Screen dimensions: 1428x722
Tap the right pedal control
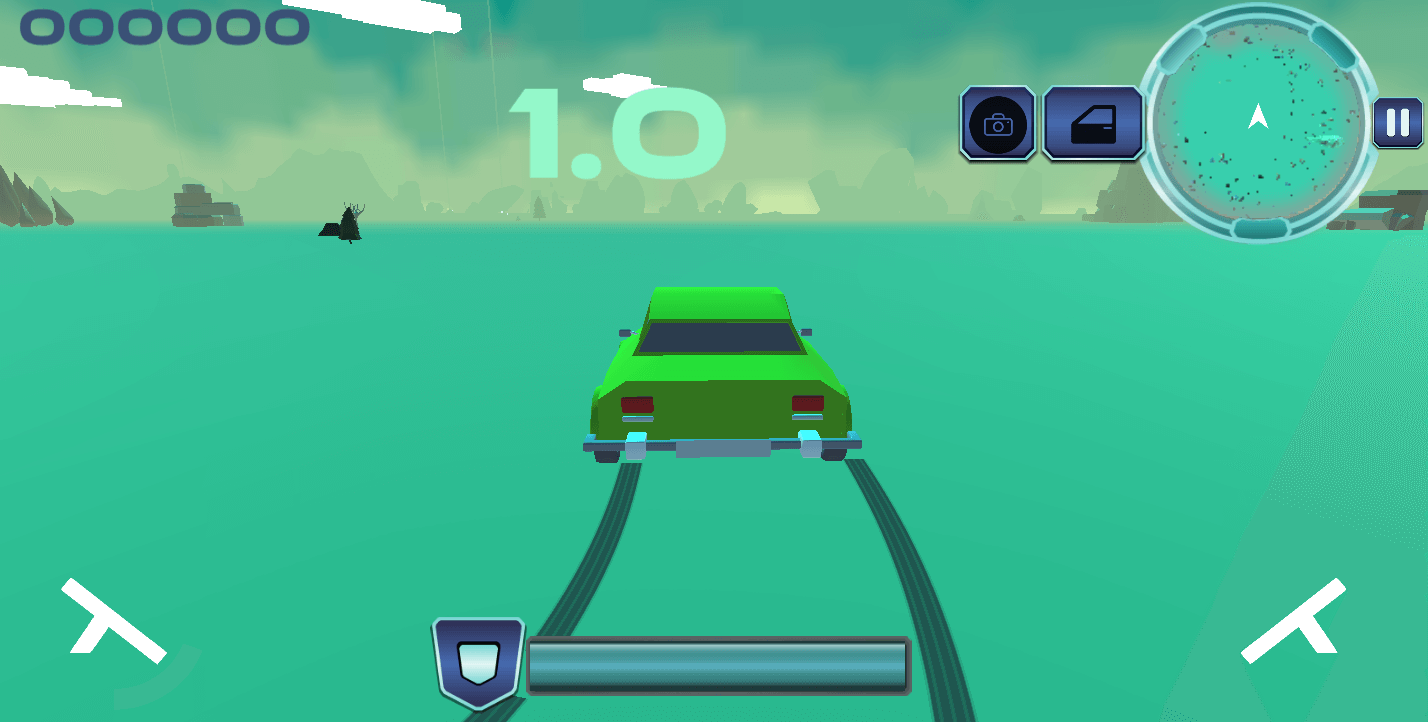tap(1294, 620)
